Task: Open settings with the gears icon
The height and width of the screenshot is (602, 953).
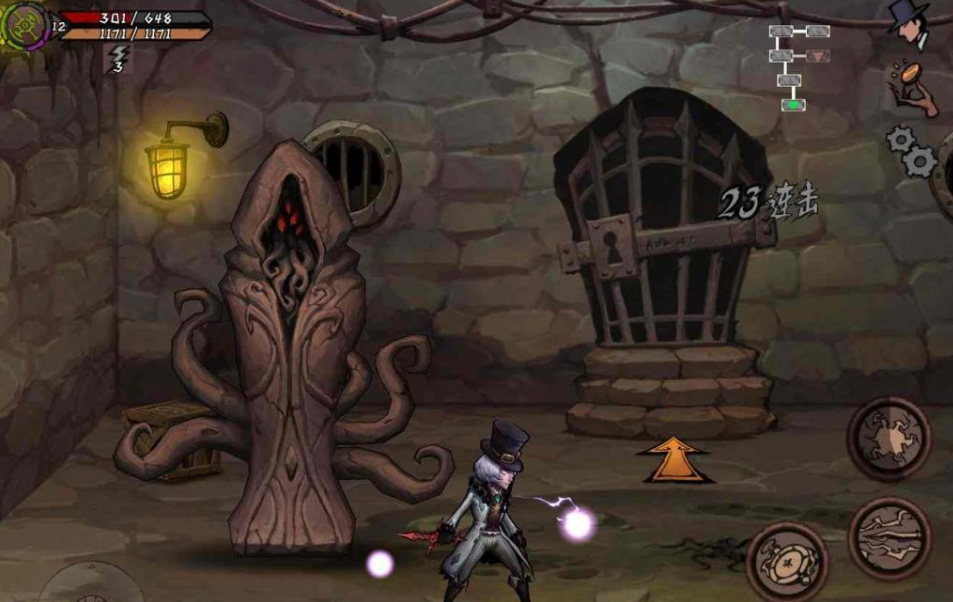Action: [x=912, y=151]
